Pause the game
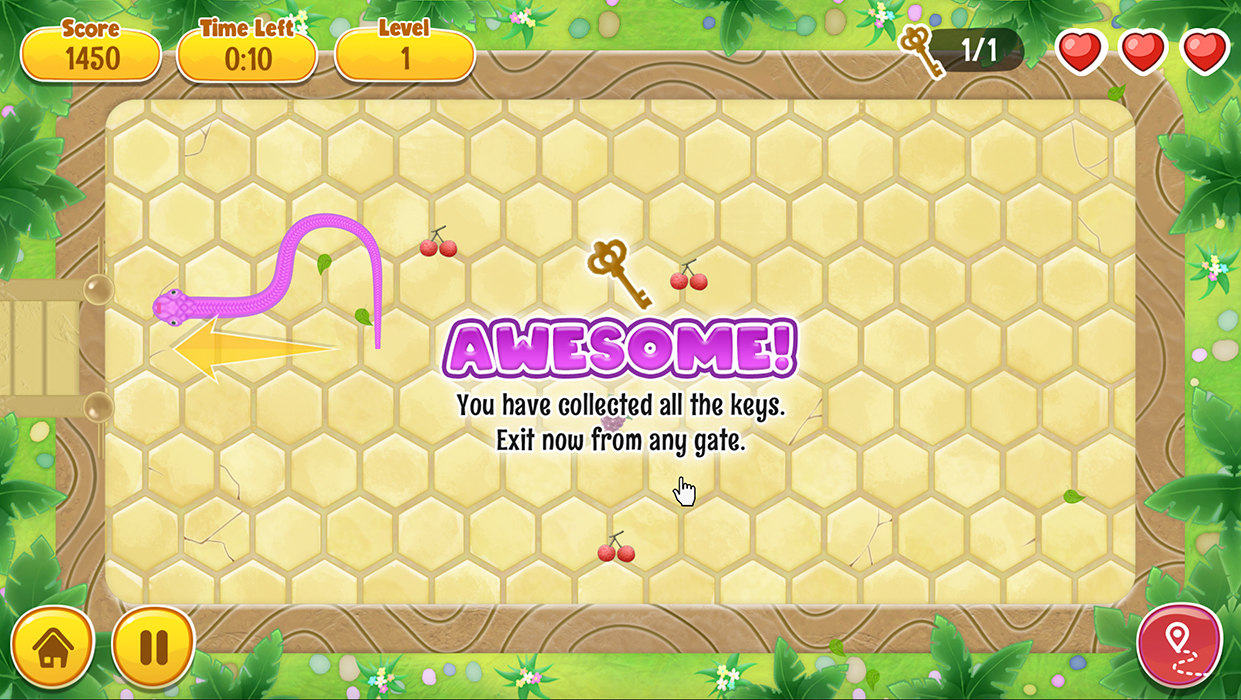1241x700 pixels. point(153,647)
